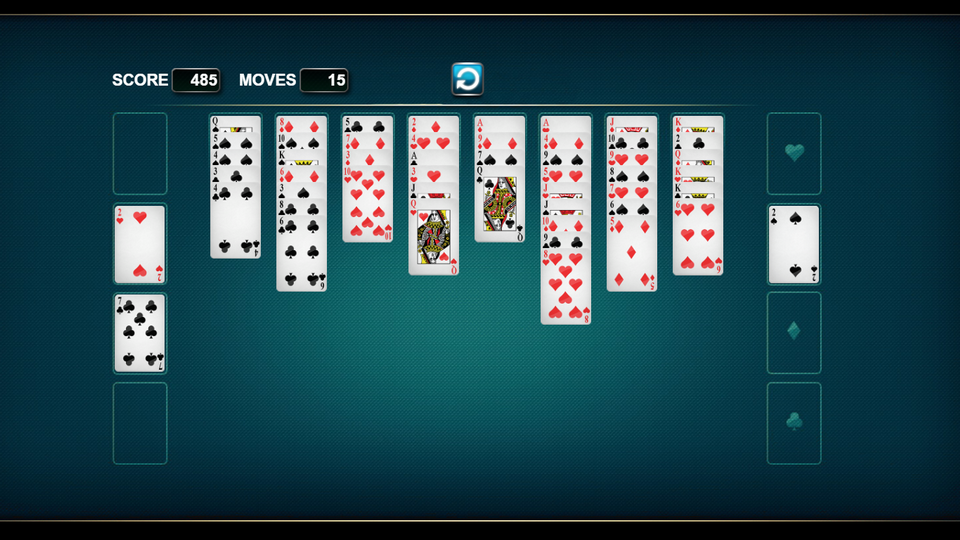This screenshot has width=960, height=540.
Task: Choose the 6 of clubs column card
Action: (x=301, y=255)
